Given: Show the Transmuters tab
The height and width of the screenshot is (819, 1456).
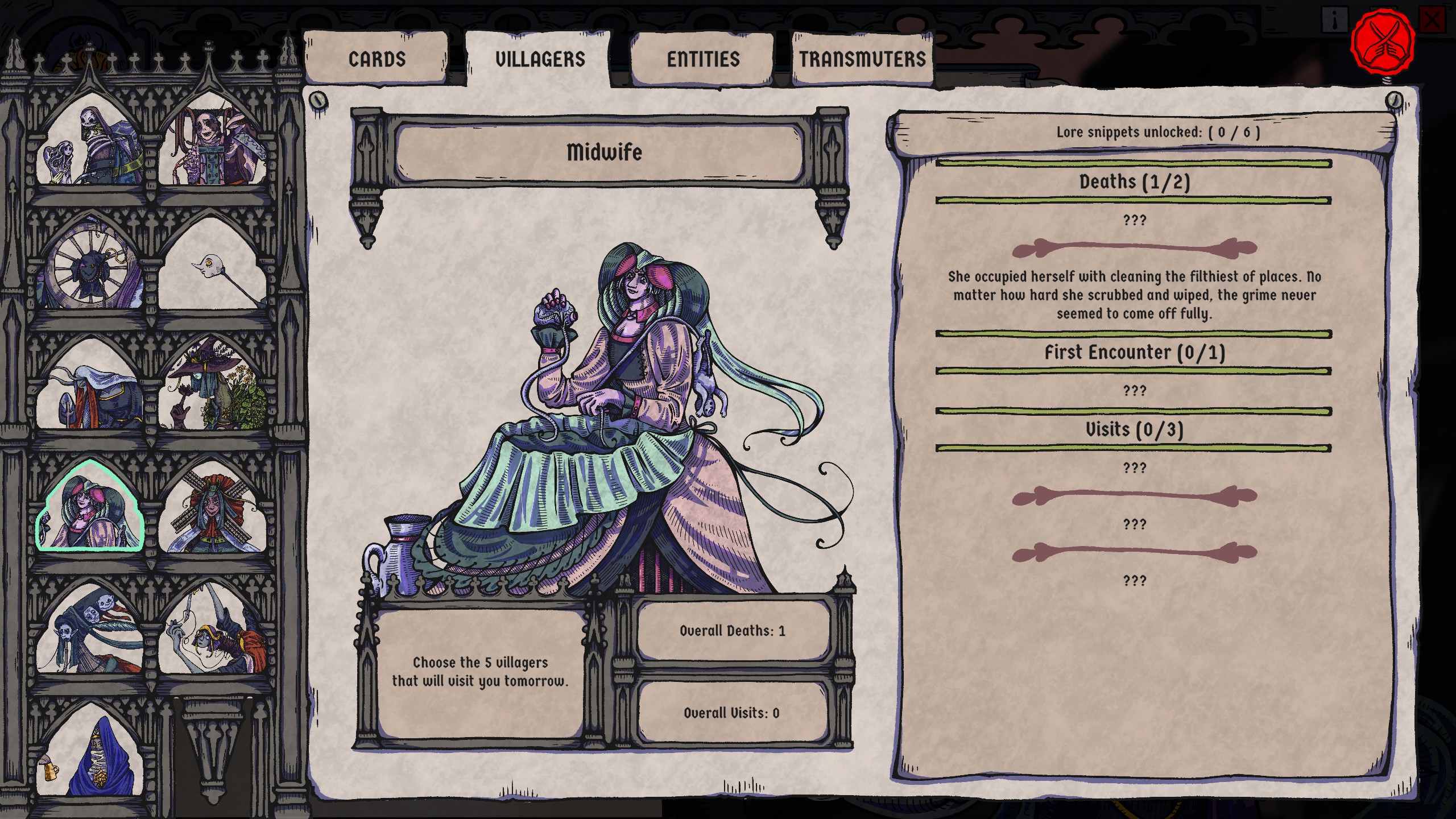Looking at the screenshot, I should [862, 59].
